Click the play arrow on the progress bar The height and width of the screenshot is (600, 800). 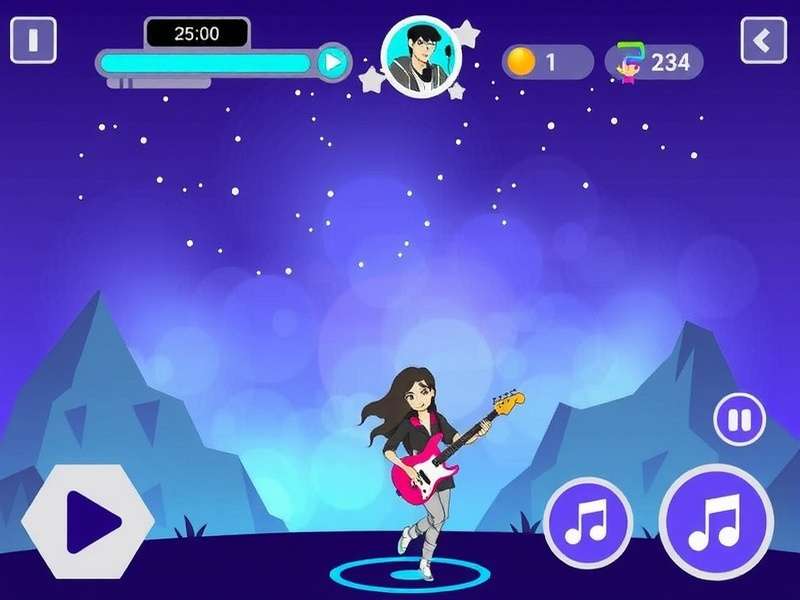[x=334, y=63]
